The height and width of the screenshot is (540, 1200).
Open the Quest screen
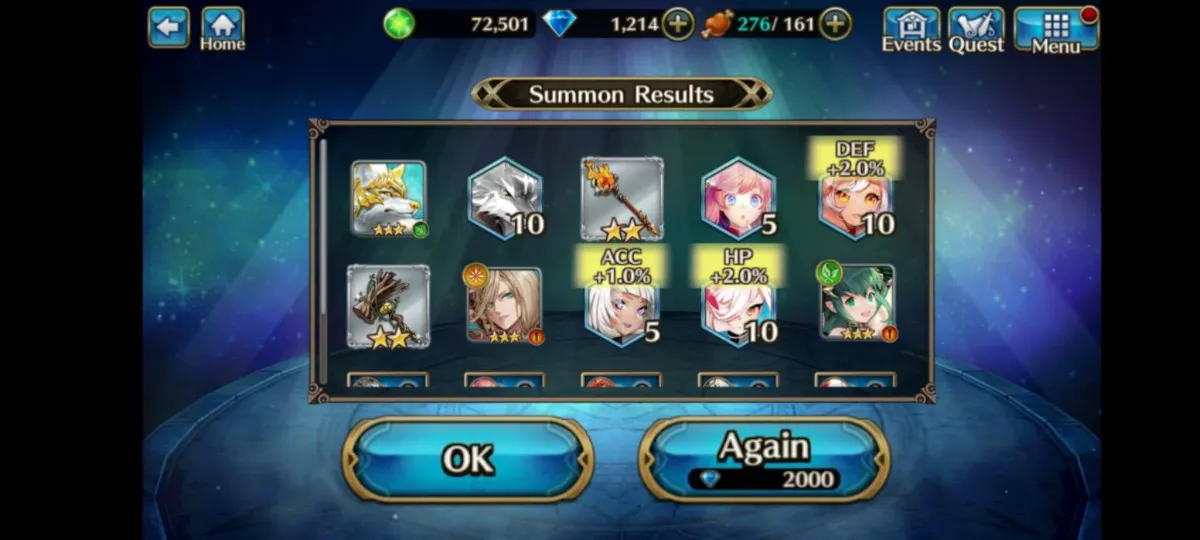(x=975, y=29)
